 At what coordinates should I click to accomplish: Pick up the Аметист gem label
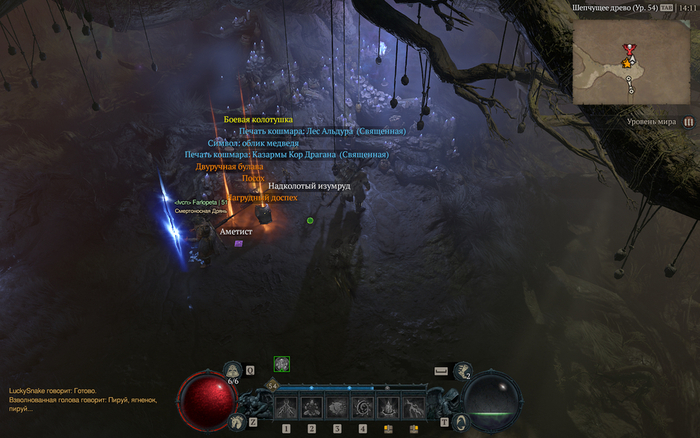coord(236,231)
